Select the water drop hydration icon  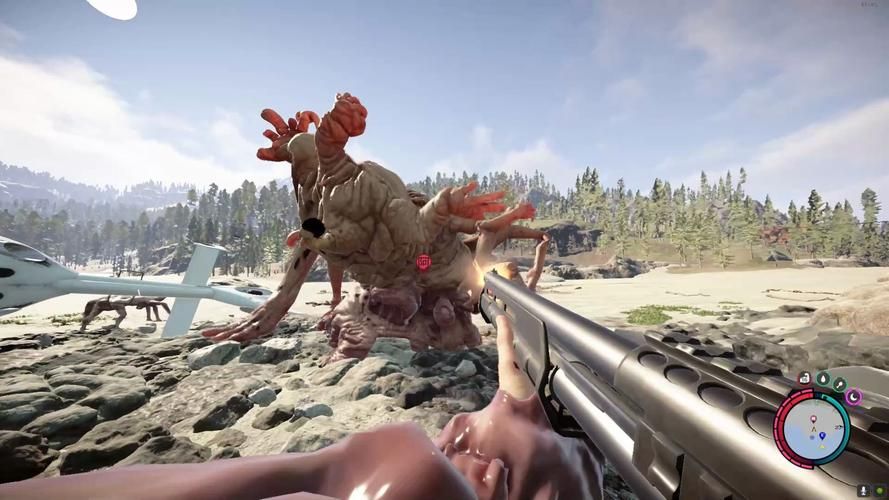pyautogui.click(x=821, y=379)
